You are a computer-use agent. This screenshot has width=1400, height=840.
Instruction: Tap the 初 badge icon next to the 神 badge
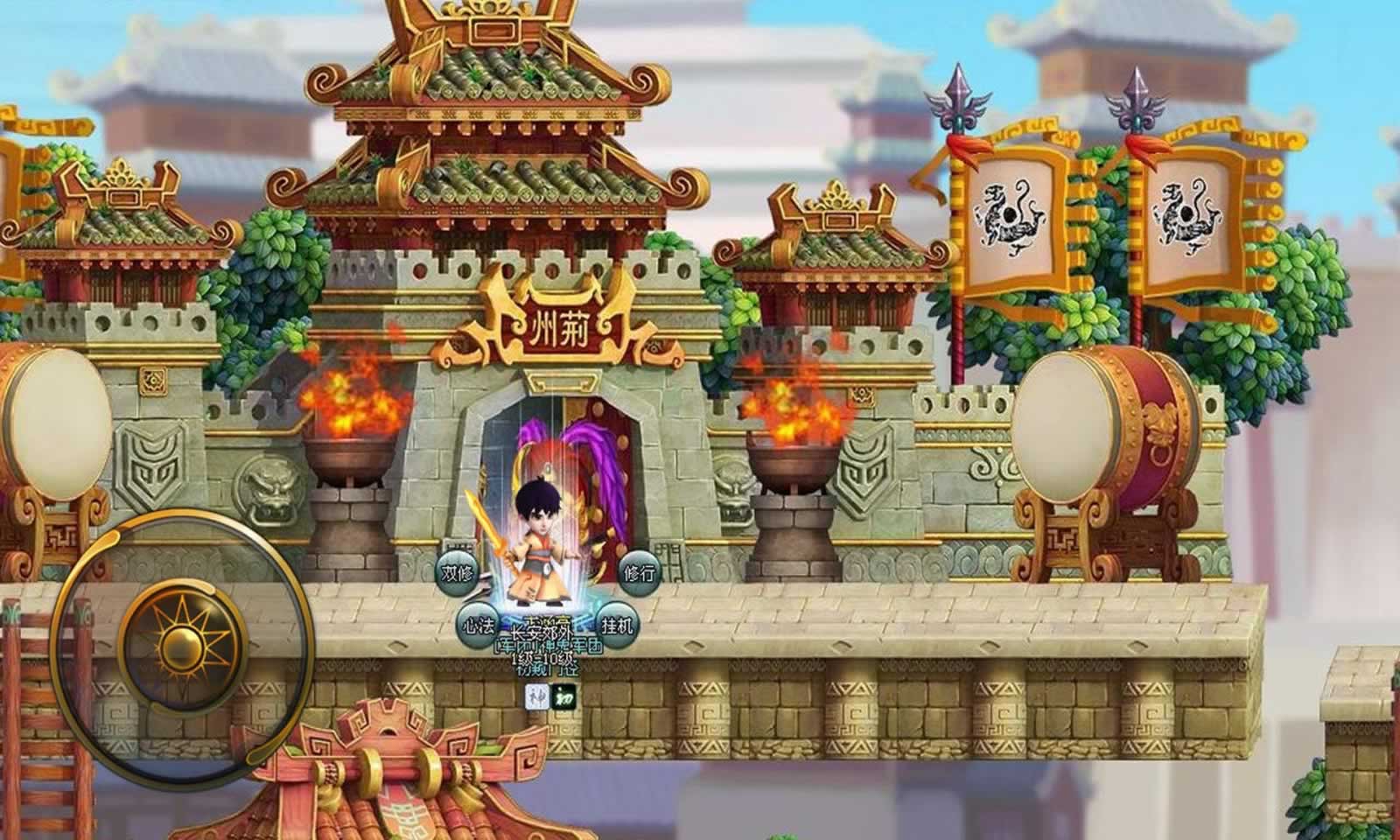click(563, 698)
